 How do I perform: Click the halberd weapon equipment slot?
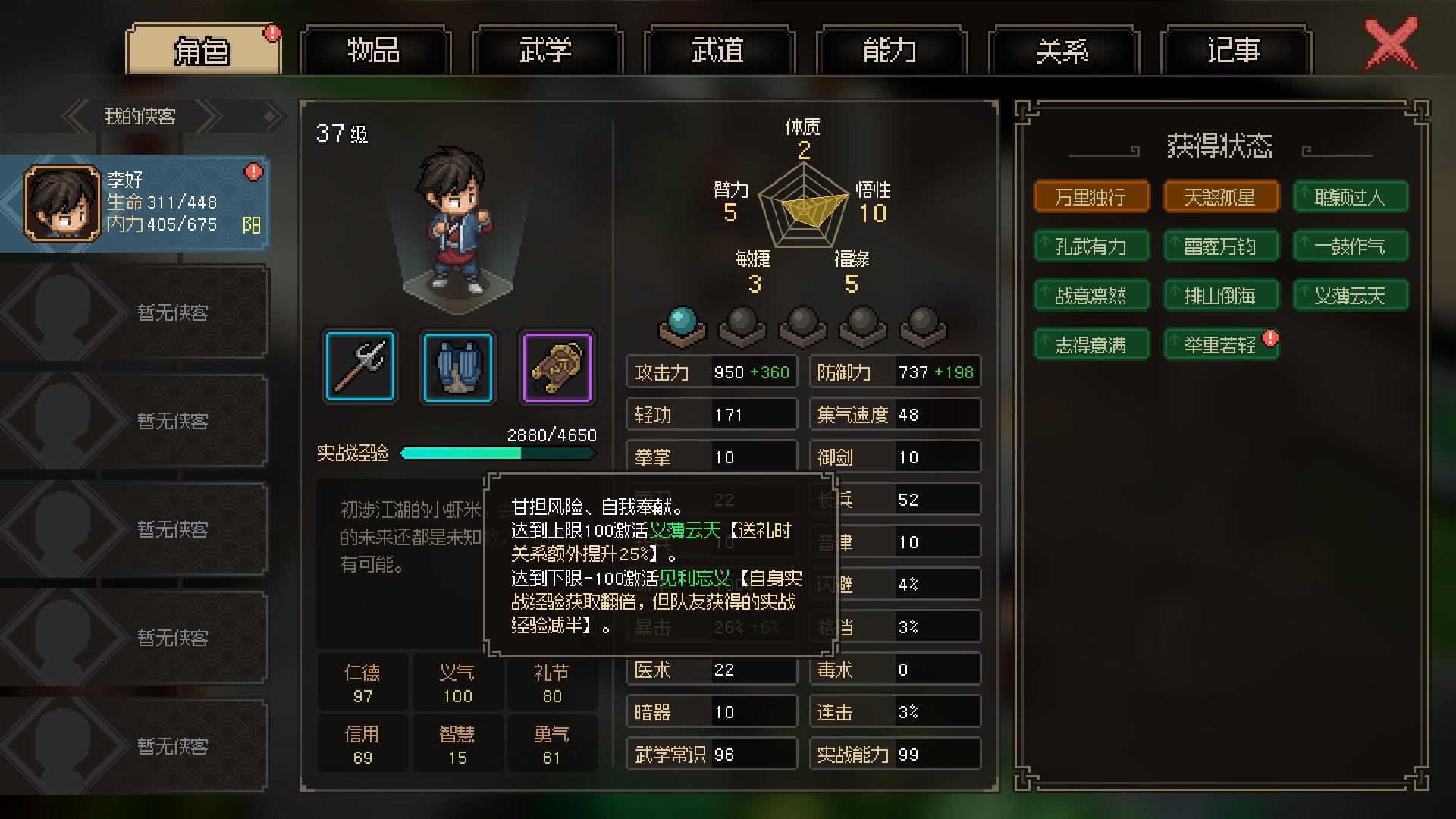pos(359,366)
